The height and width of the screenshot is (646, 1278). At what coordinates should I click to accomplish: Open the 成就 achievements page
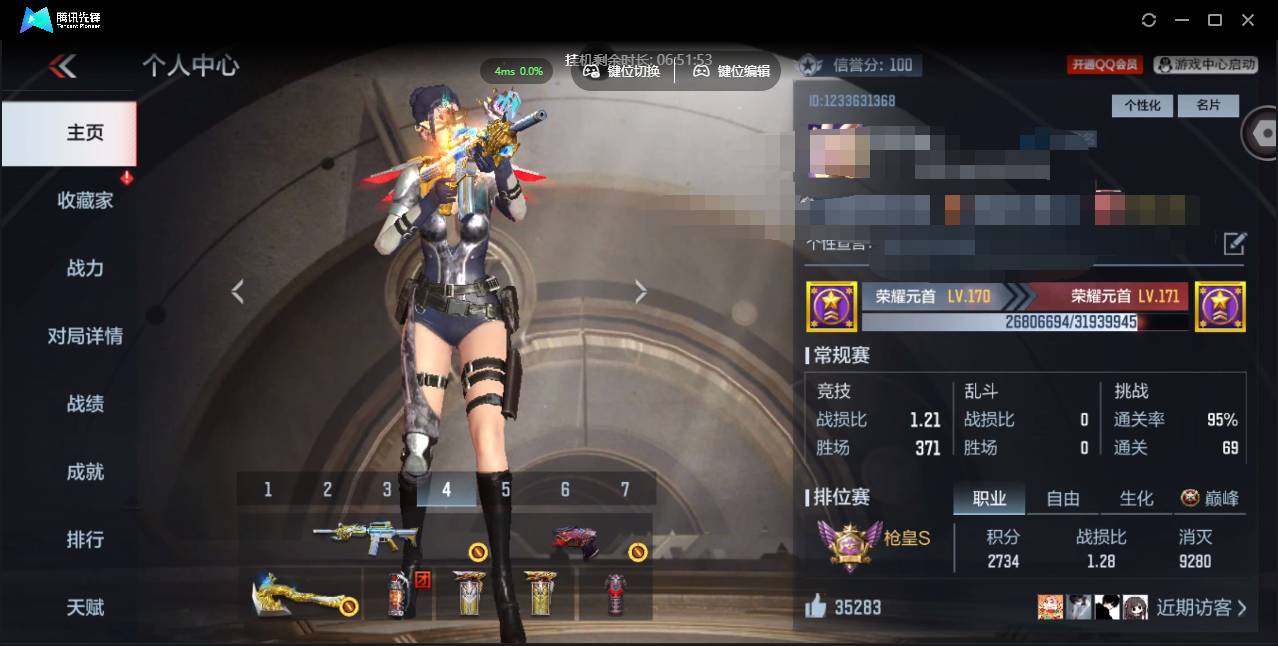85,472
